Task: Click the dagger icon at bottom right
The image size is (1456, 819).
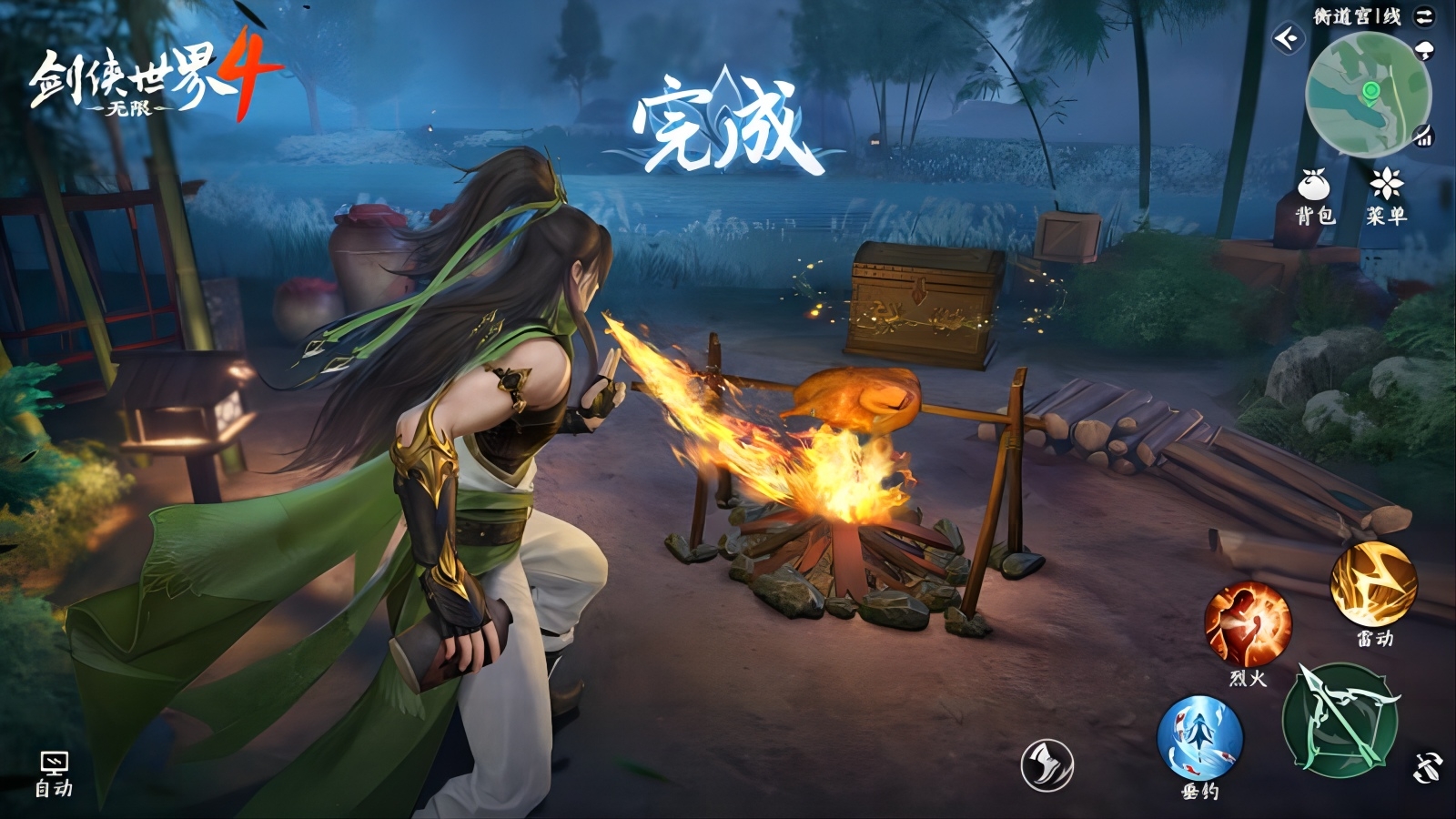Action: 1427,767
